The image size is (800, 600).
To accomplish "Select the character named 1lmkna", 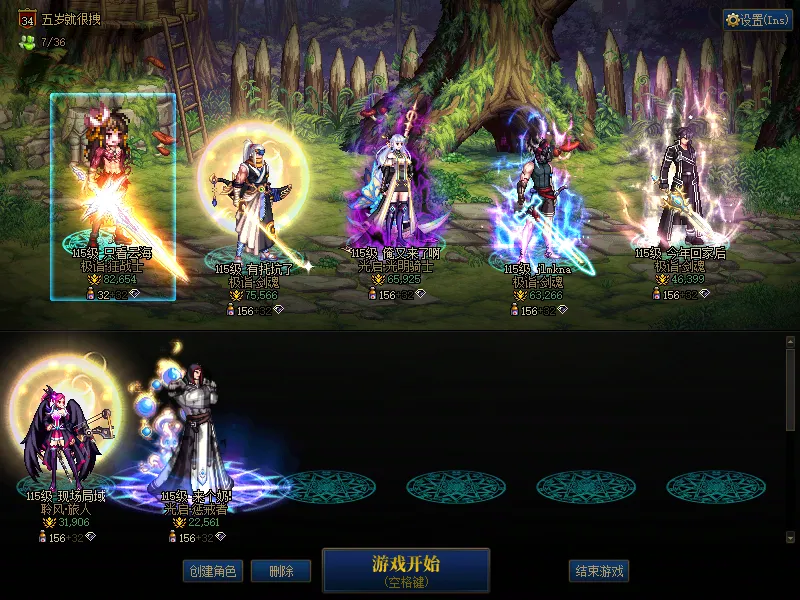I will (x=535, y=200).
